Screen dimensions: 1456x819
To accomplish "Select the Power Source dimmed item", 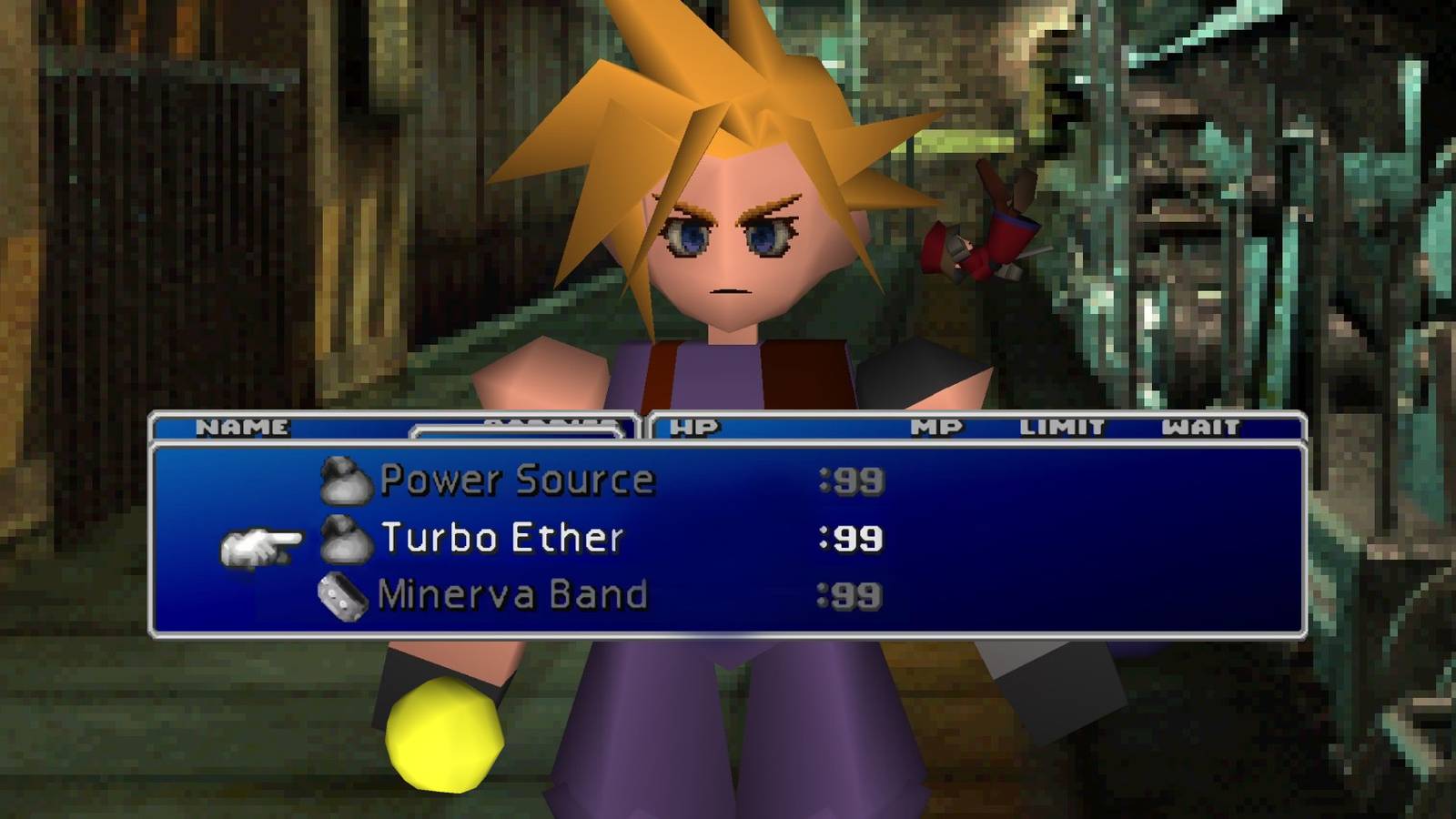I will point(516,479).
